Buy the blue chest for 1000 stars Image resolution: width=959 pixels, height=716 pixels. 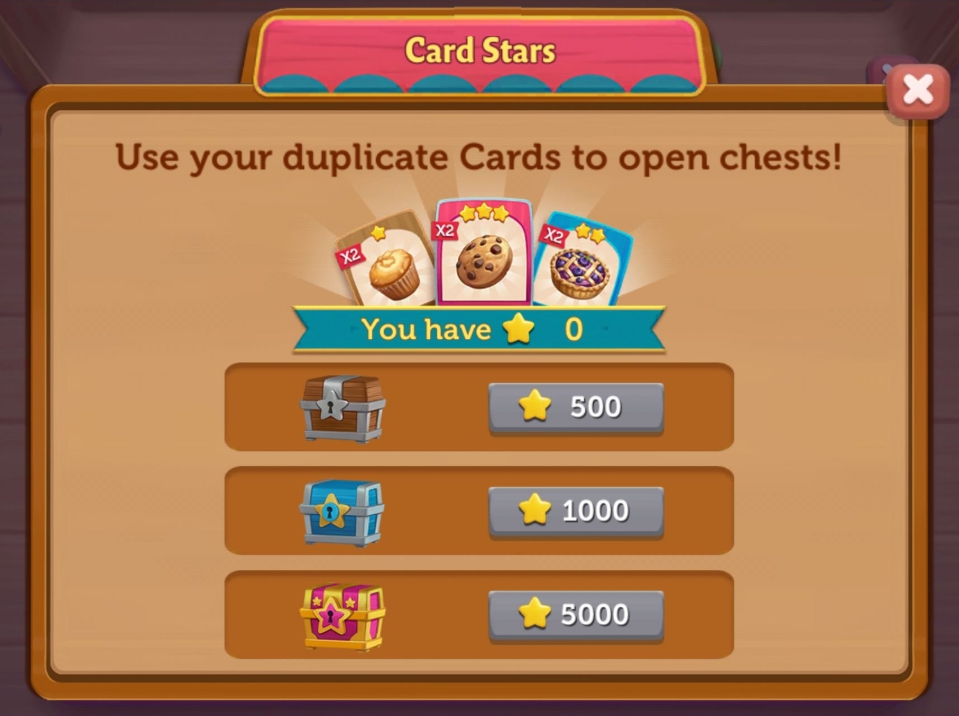click(575, 511)
